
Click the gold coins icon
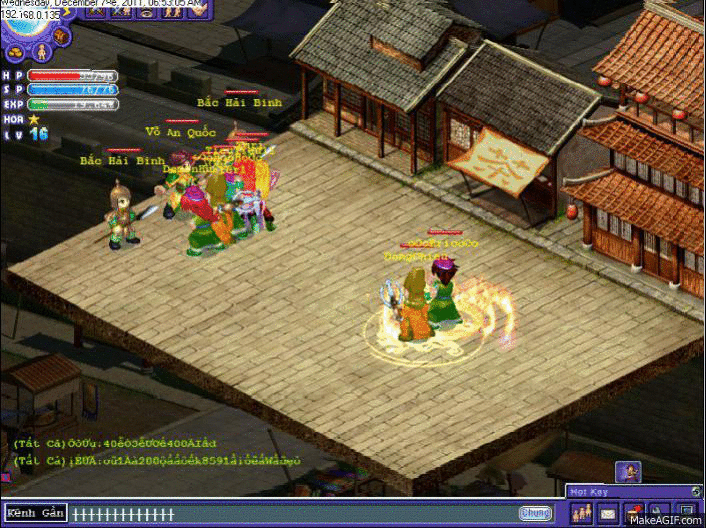click(17, 52)
